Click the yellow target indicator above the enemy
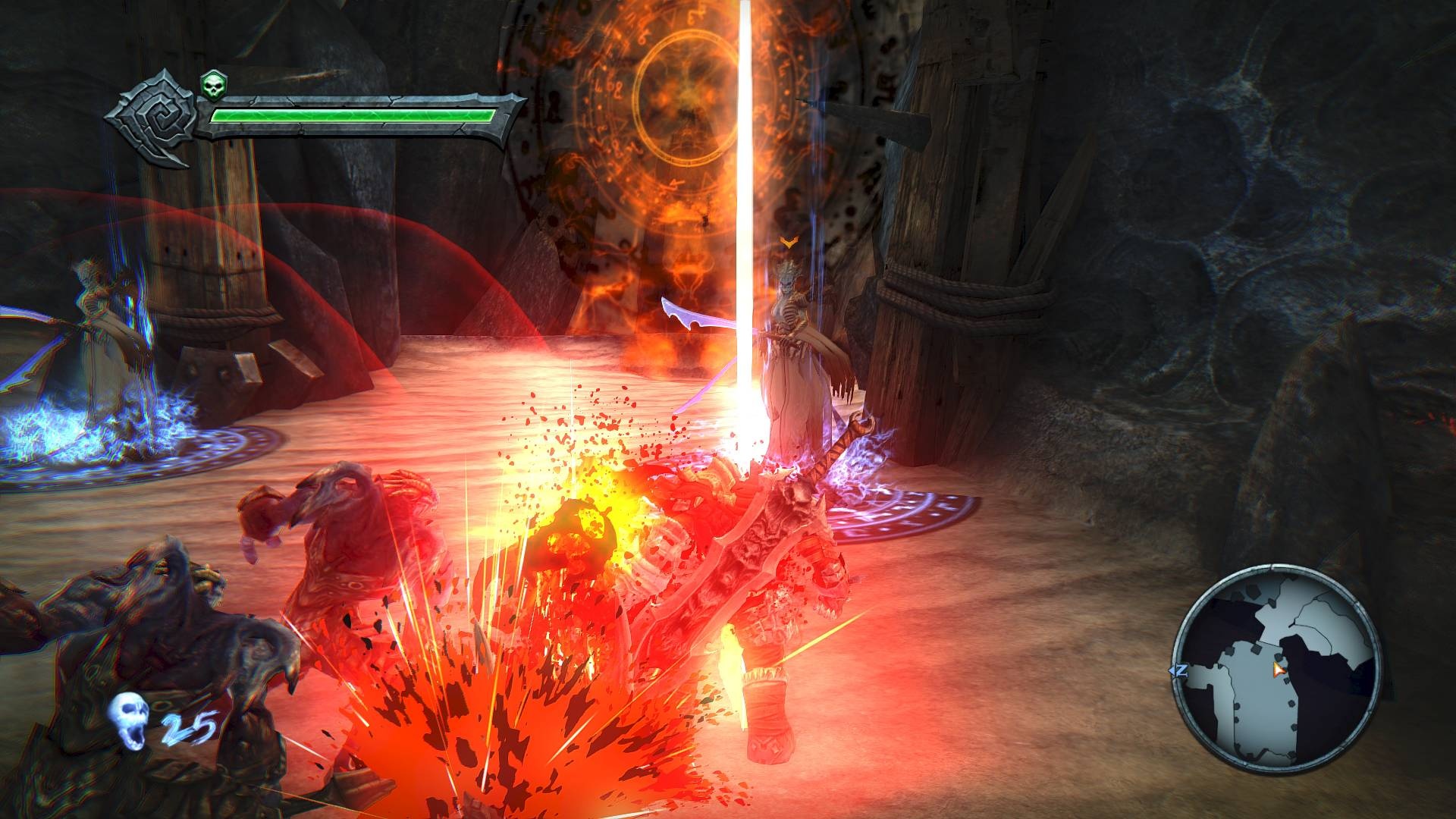 (789, 241)
